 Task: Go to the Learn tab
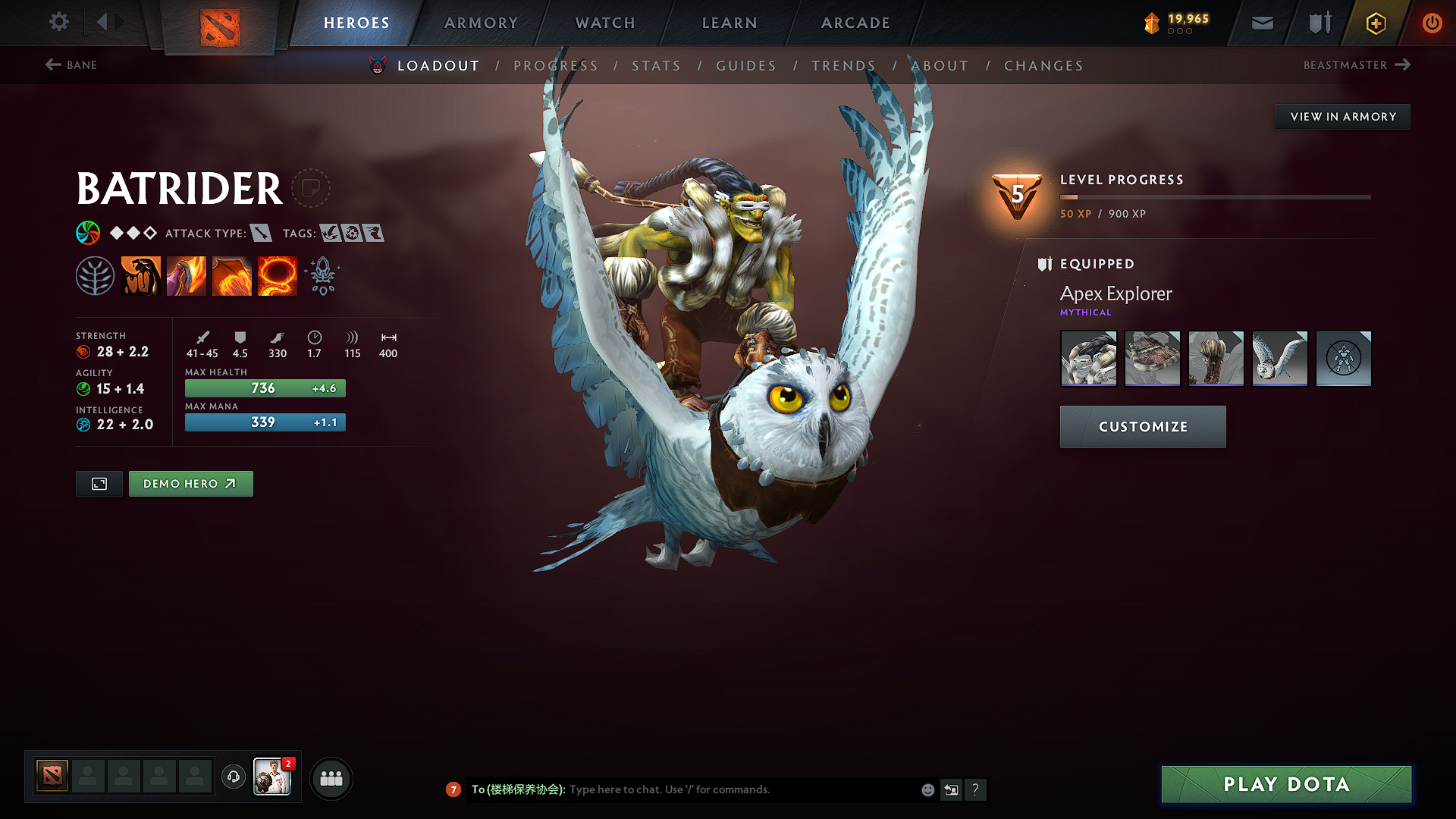730,23
